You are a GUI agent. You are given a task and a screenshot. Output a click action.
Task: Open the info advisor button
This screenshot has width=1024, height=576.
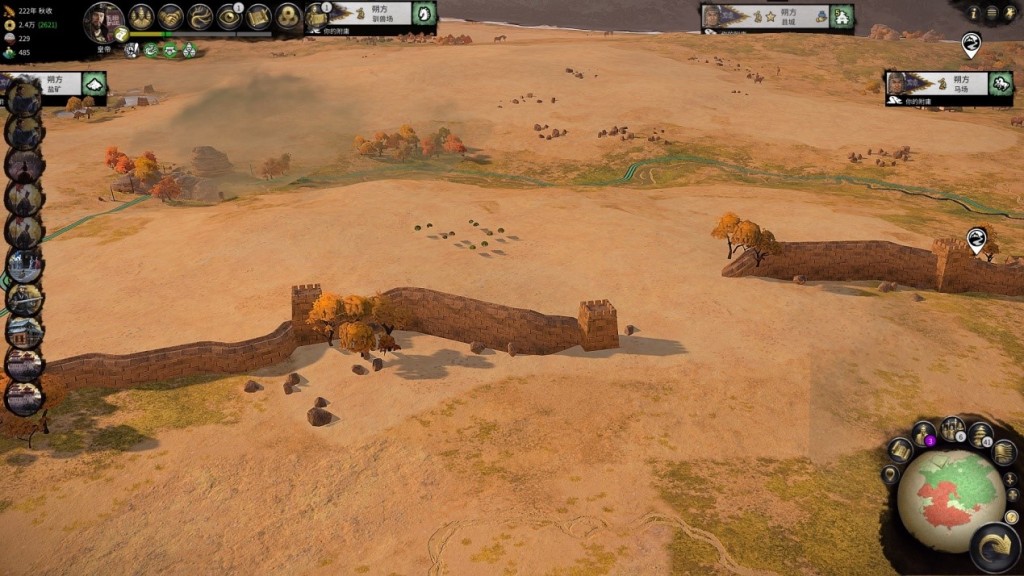click(974, 13)
